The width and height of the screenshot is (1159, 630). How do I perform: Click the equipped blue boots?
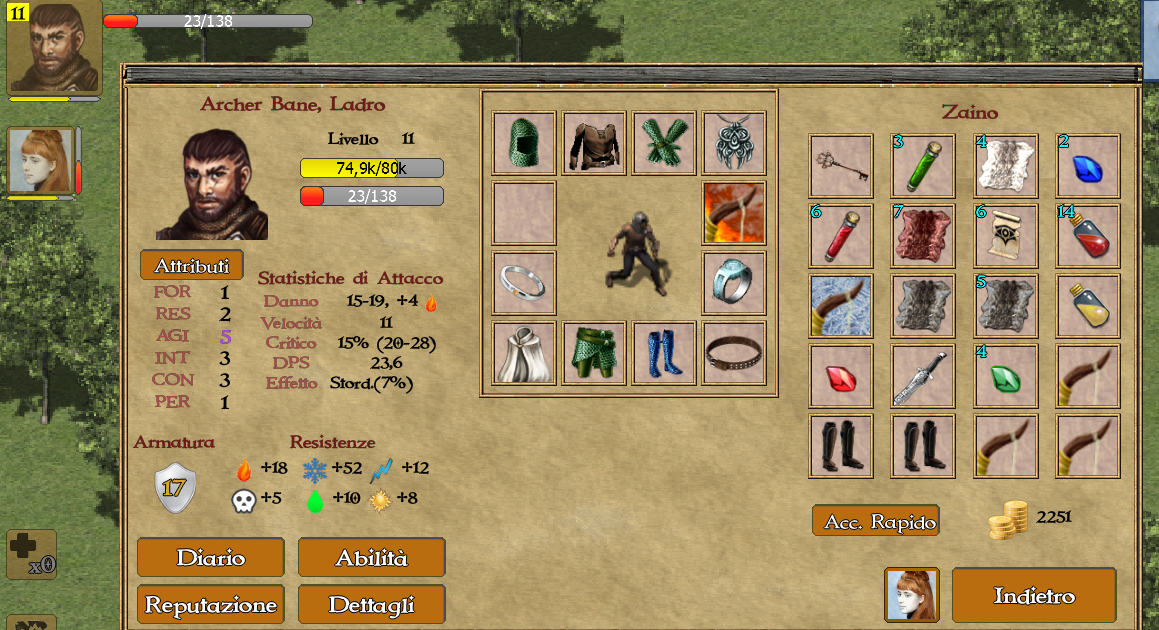[664, 353]
